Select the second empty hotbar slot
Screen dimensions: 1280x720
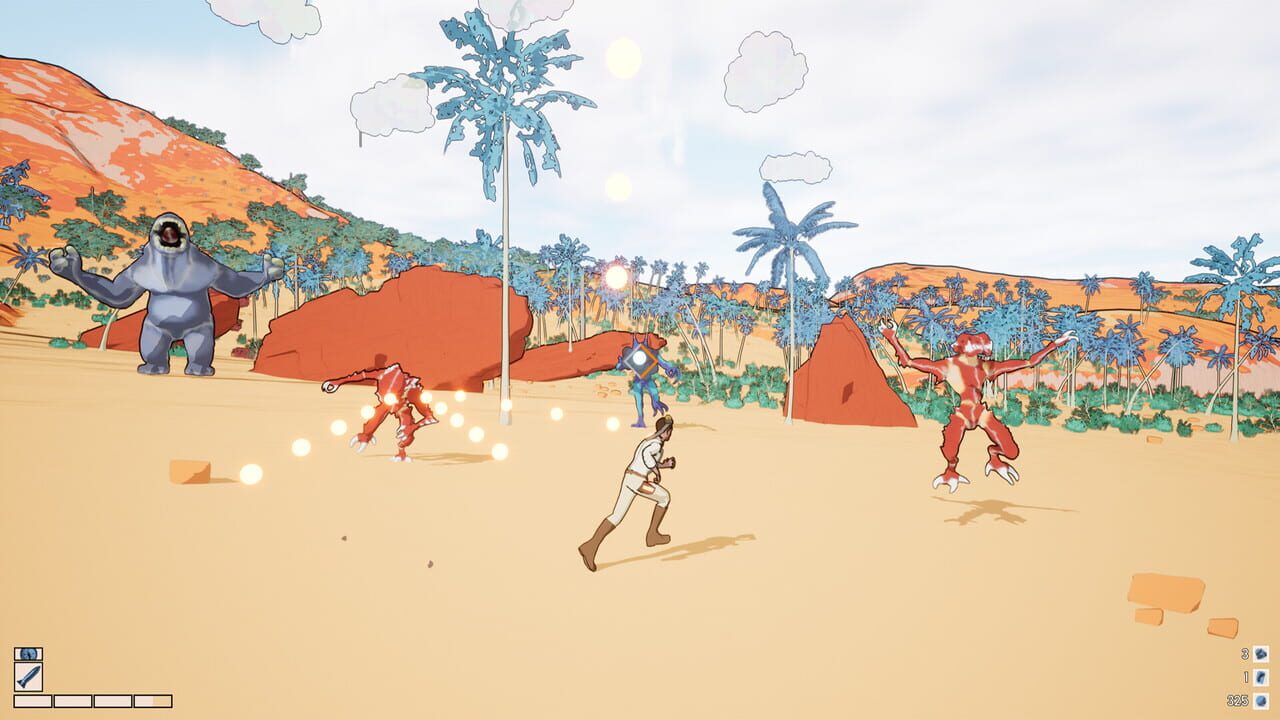[72, 700]
